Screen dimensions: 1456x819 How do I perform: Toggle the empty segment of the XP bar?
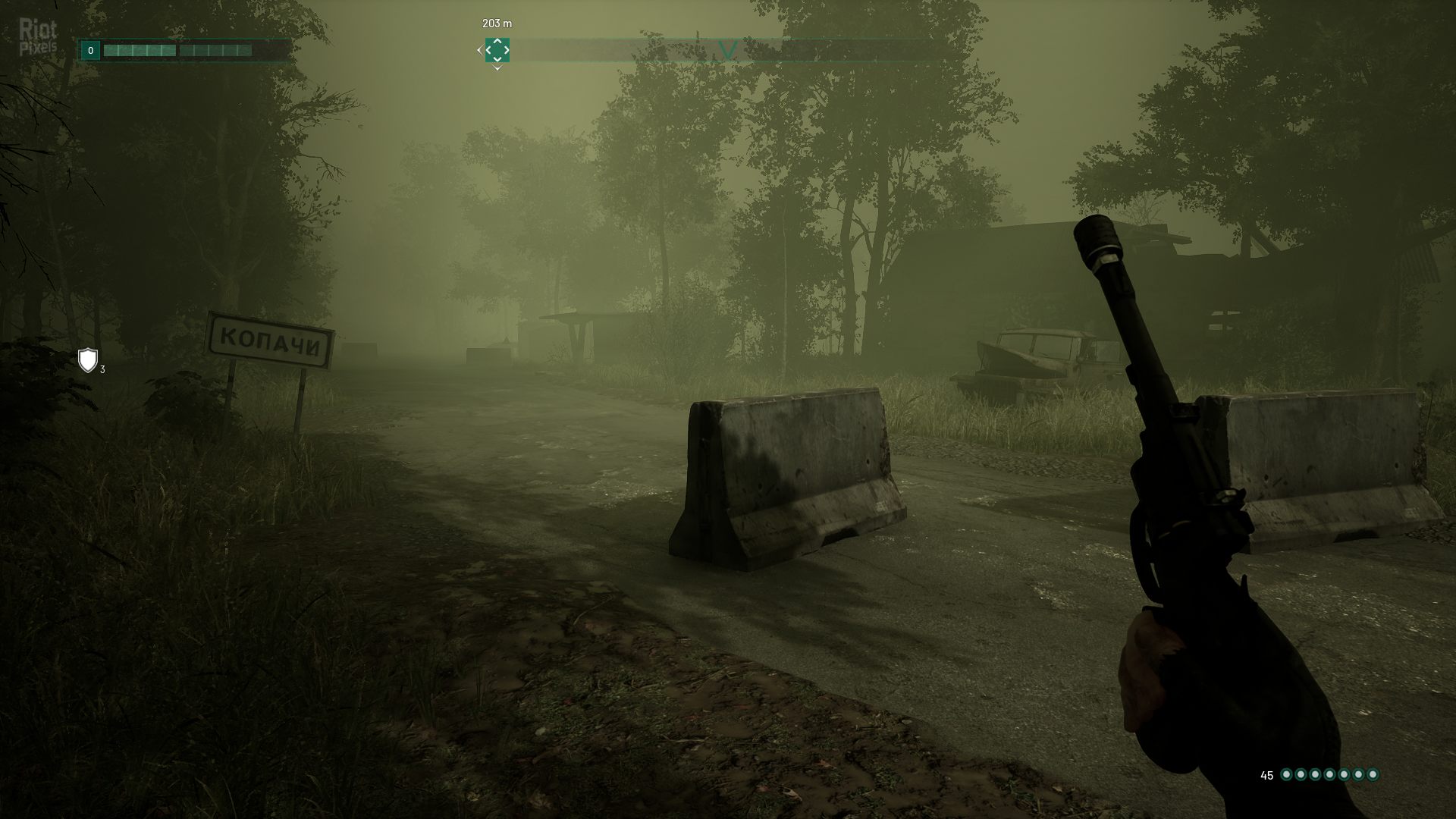[216, 50]
